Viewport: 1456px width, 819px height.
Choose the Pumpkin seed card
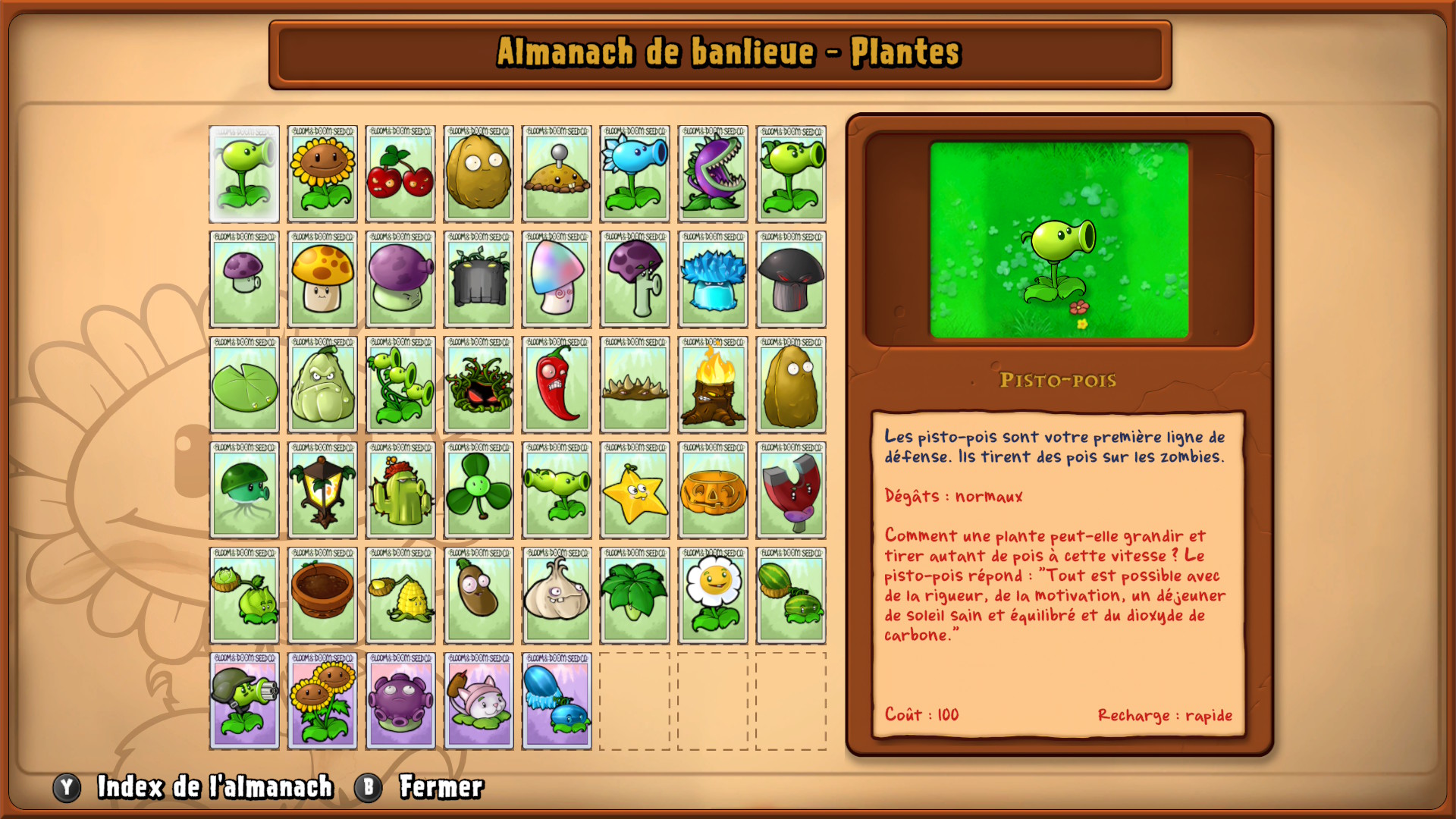point(713,491)
